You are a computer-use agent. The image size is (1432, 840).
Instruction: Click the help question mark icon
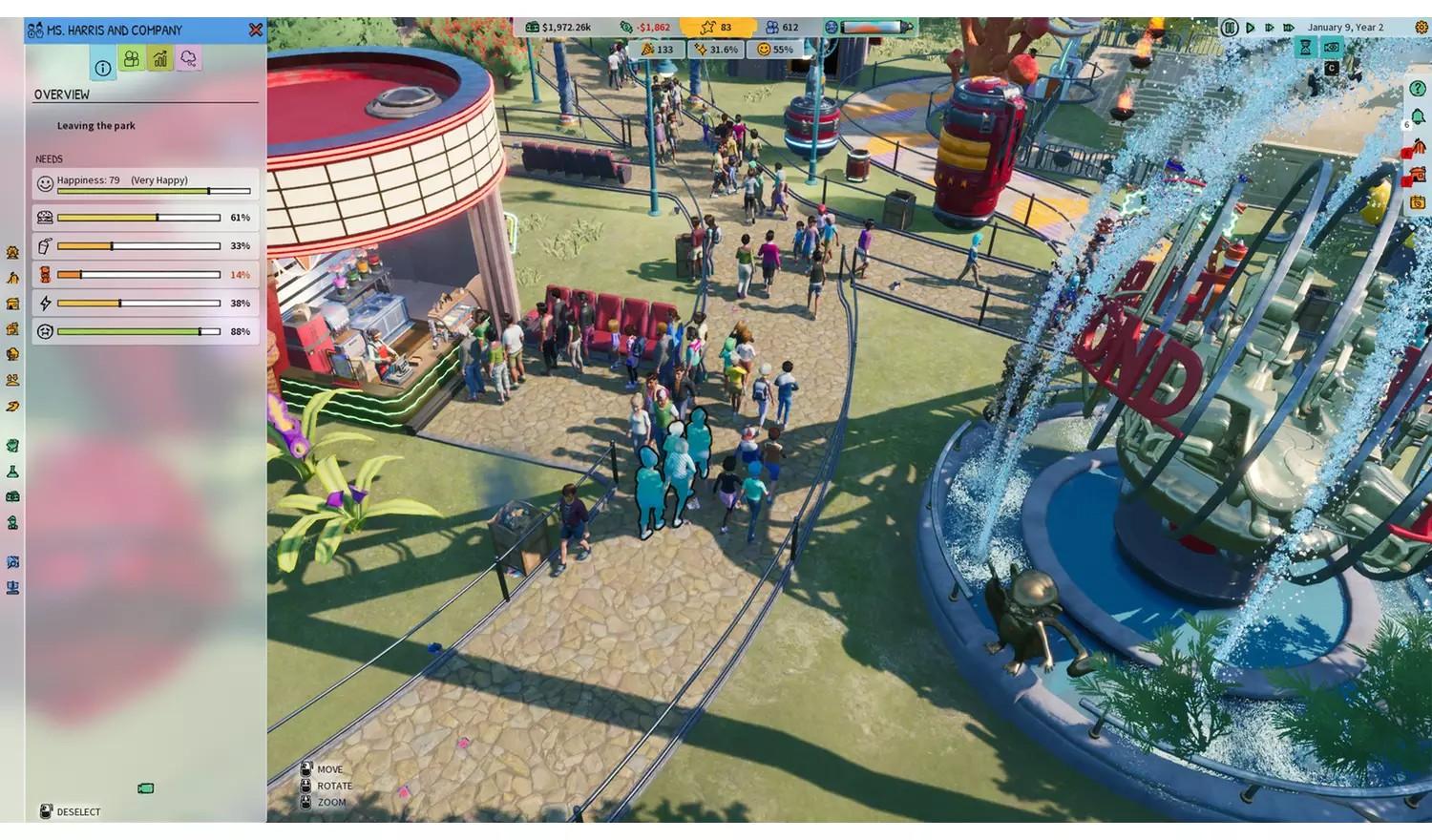pyautogui.click(x=1418, y=88)
